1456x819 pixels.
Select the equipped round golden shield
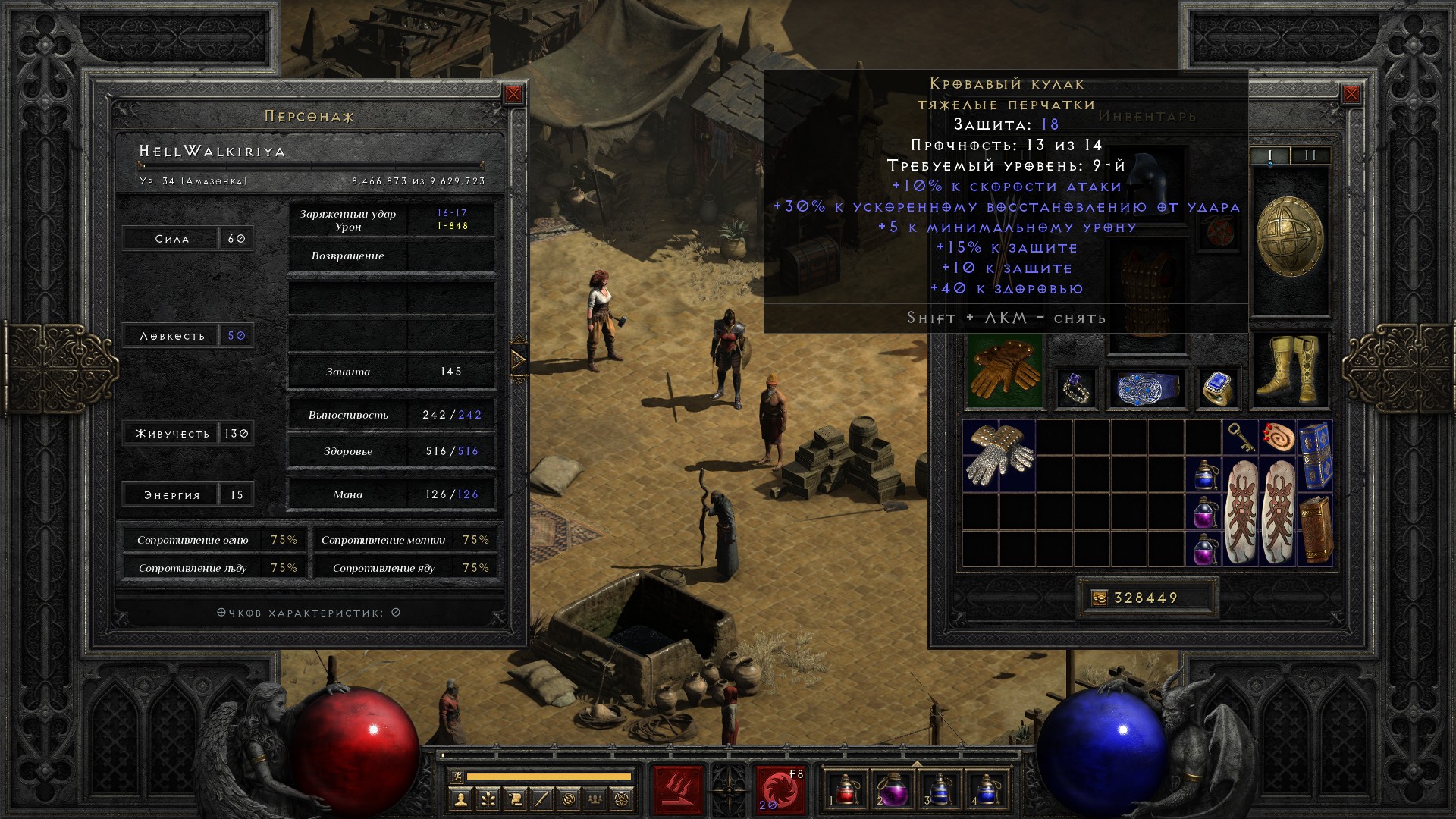1289,237
